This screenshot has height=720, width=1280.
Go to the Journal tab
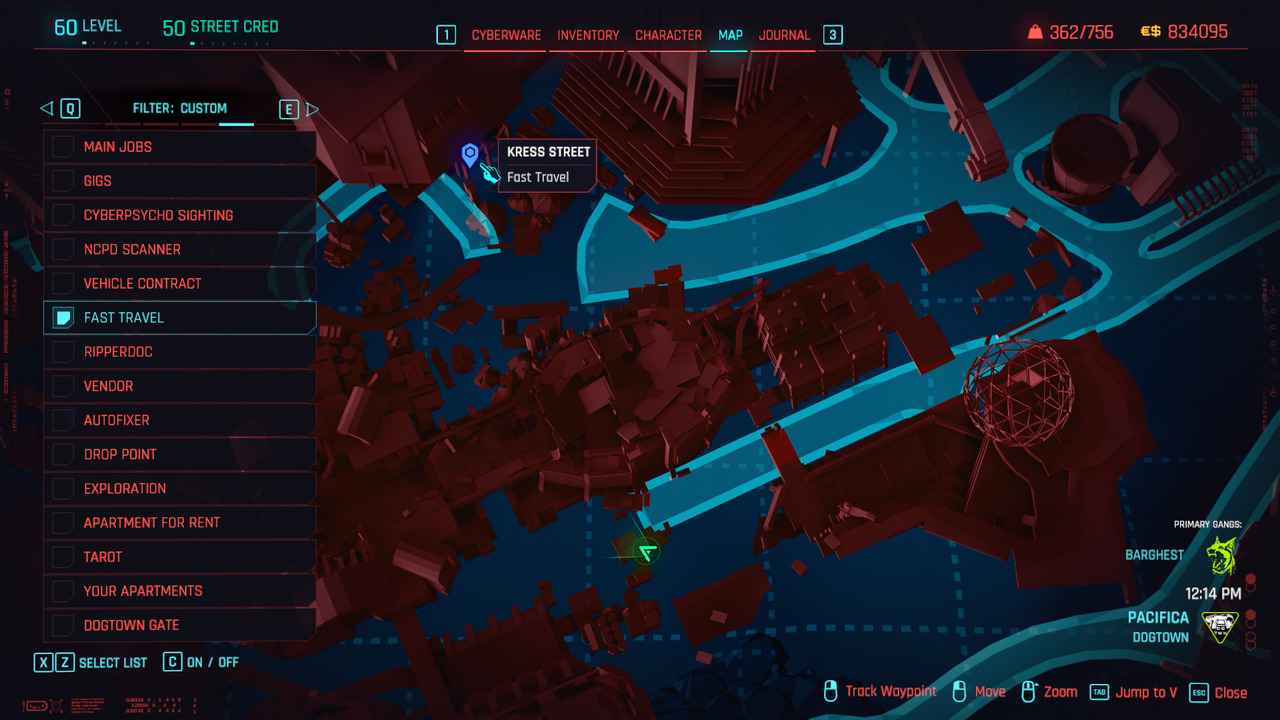(784, 35)
